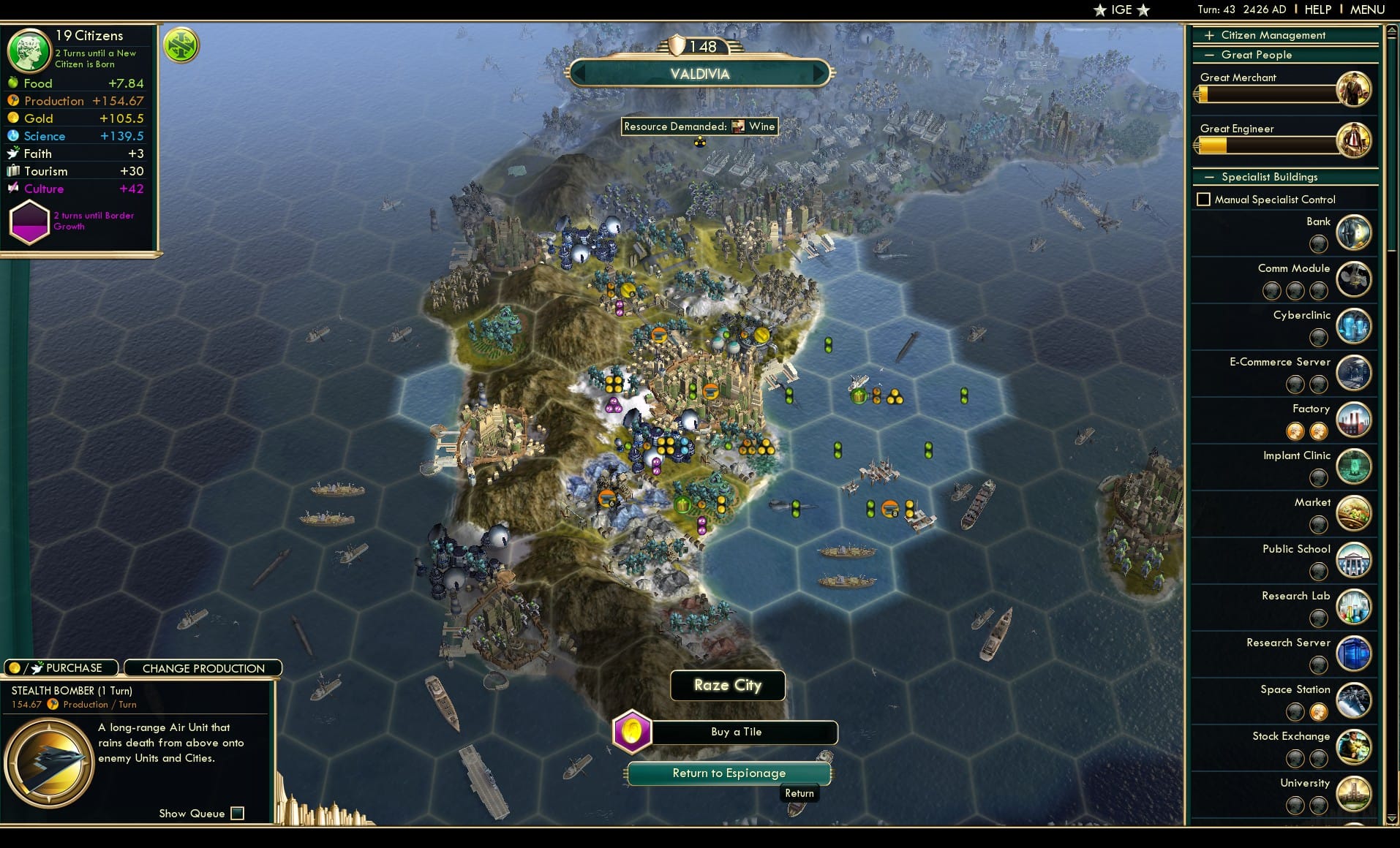This screenshot has height=848, width=1400.
Task: Click Return to Espionage
Action: 727,773
